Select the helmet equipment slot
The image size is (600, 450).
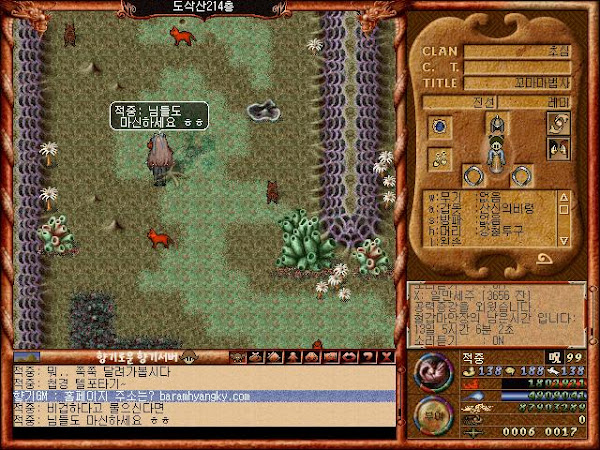(x=495, y=123)
